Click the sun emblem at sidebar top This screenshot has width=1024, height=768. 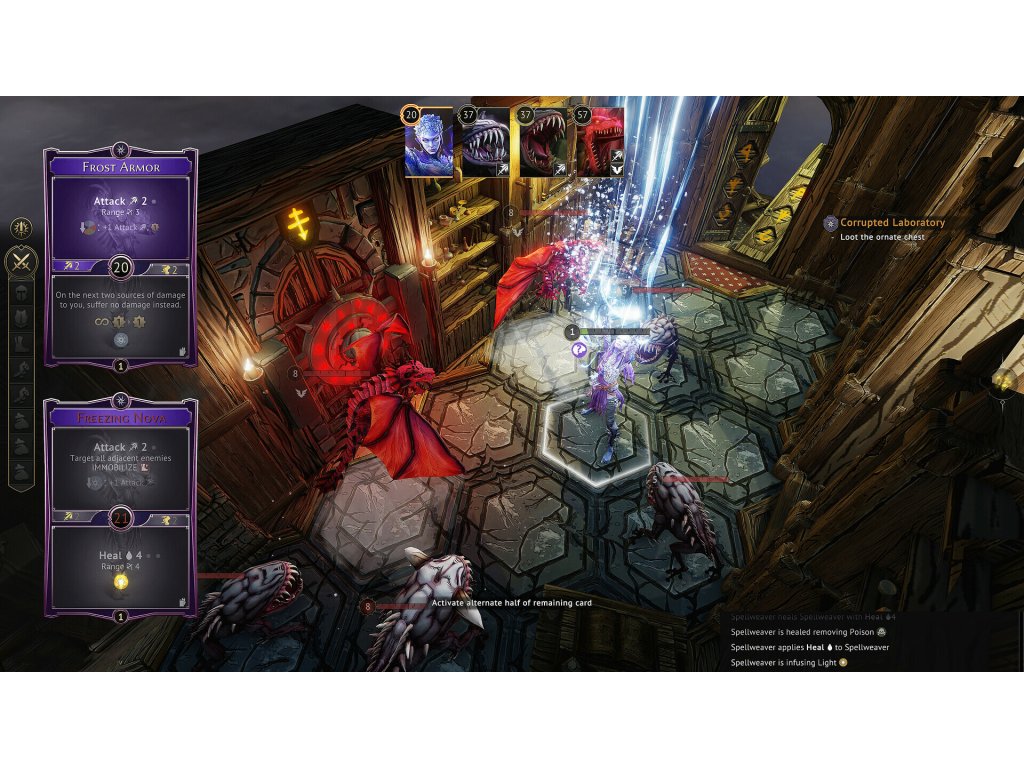pos(21,228)
